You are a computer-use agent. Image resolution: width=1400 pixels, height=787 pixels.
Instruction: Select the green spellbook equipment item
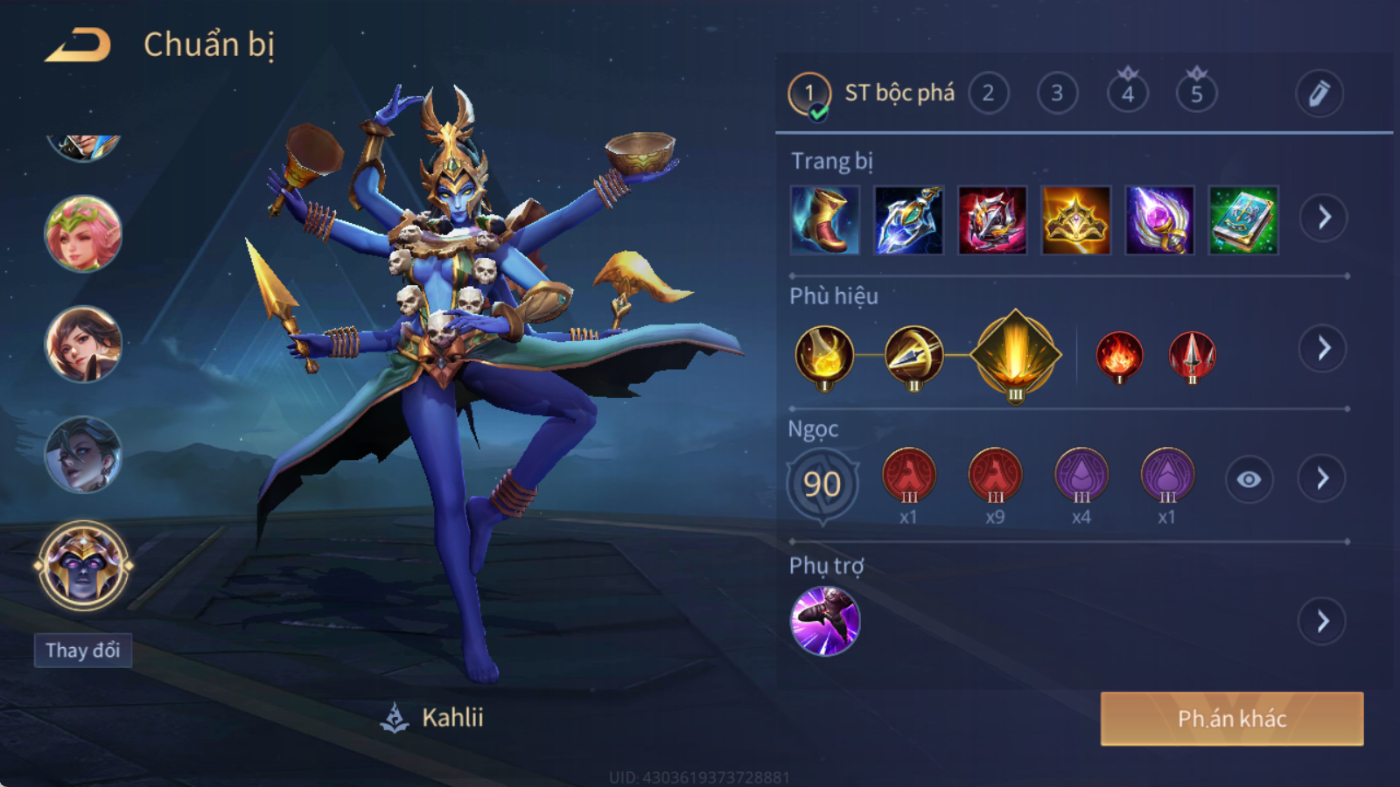tap(1243, 220)
